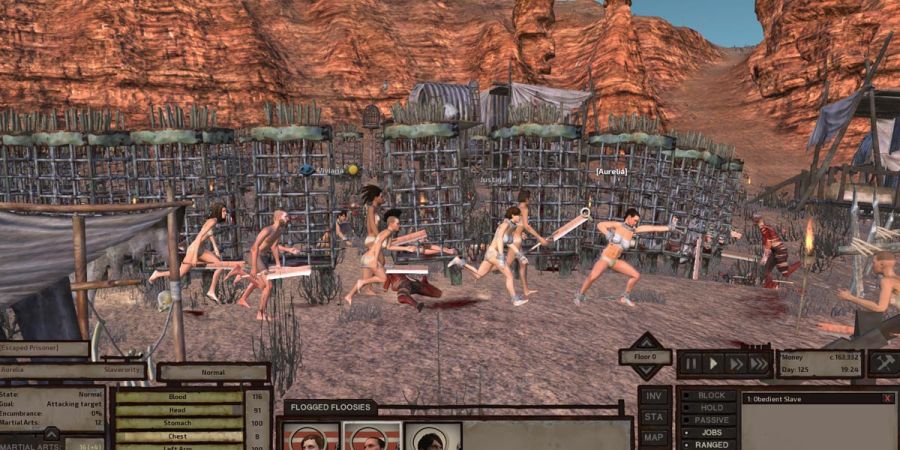
Task: Go down one floor level
Action: 644,372
